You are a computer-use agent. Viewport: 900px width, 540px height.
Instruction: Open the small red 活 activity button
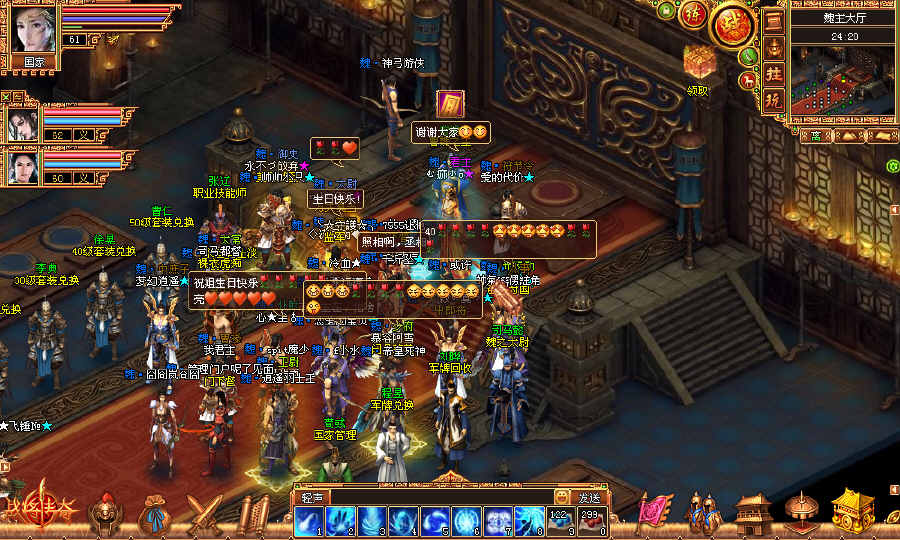click(x=691, y=14)
